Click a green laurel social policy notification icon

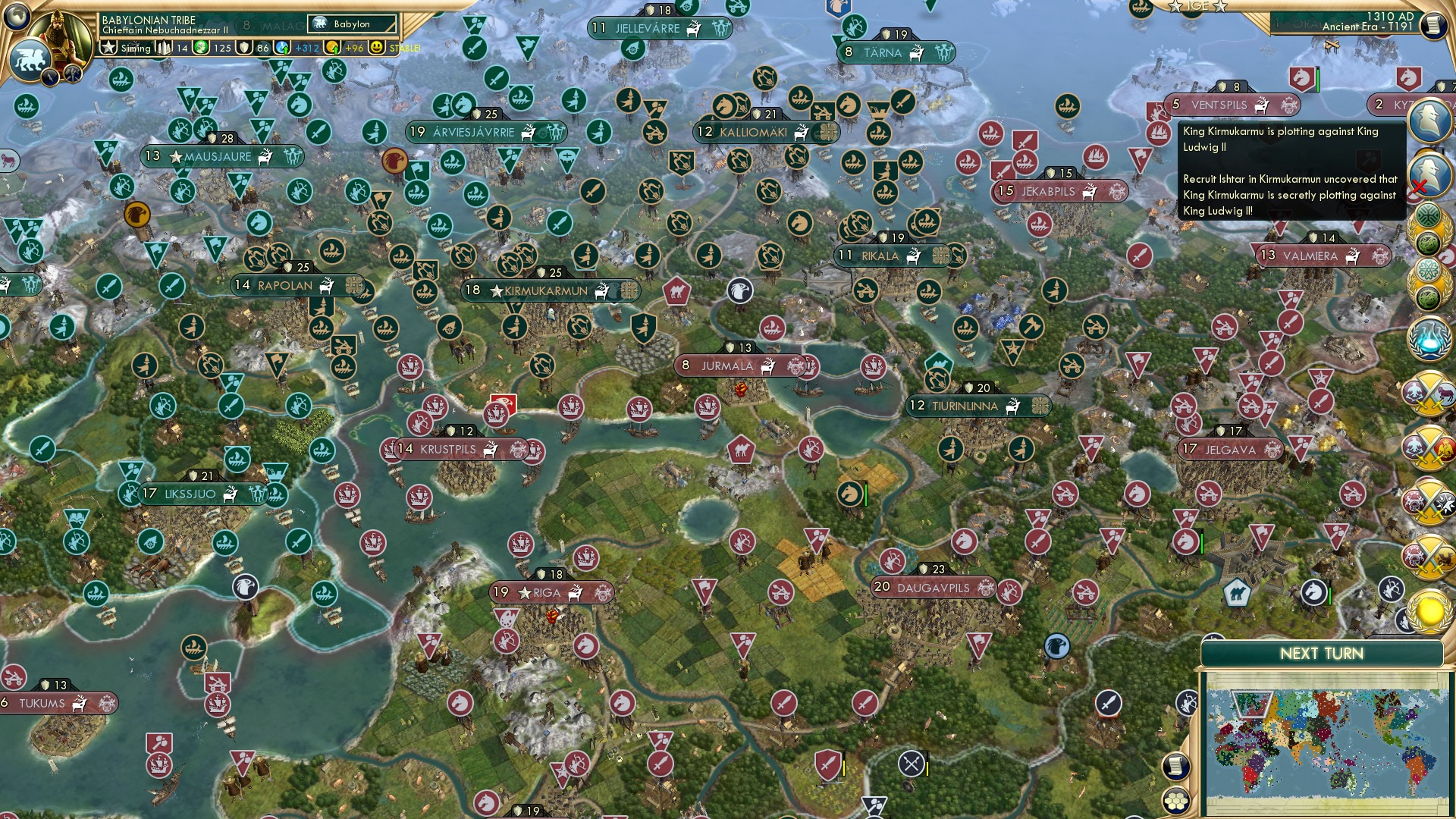(x=1429, y=227)
